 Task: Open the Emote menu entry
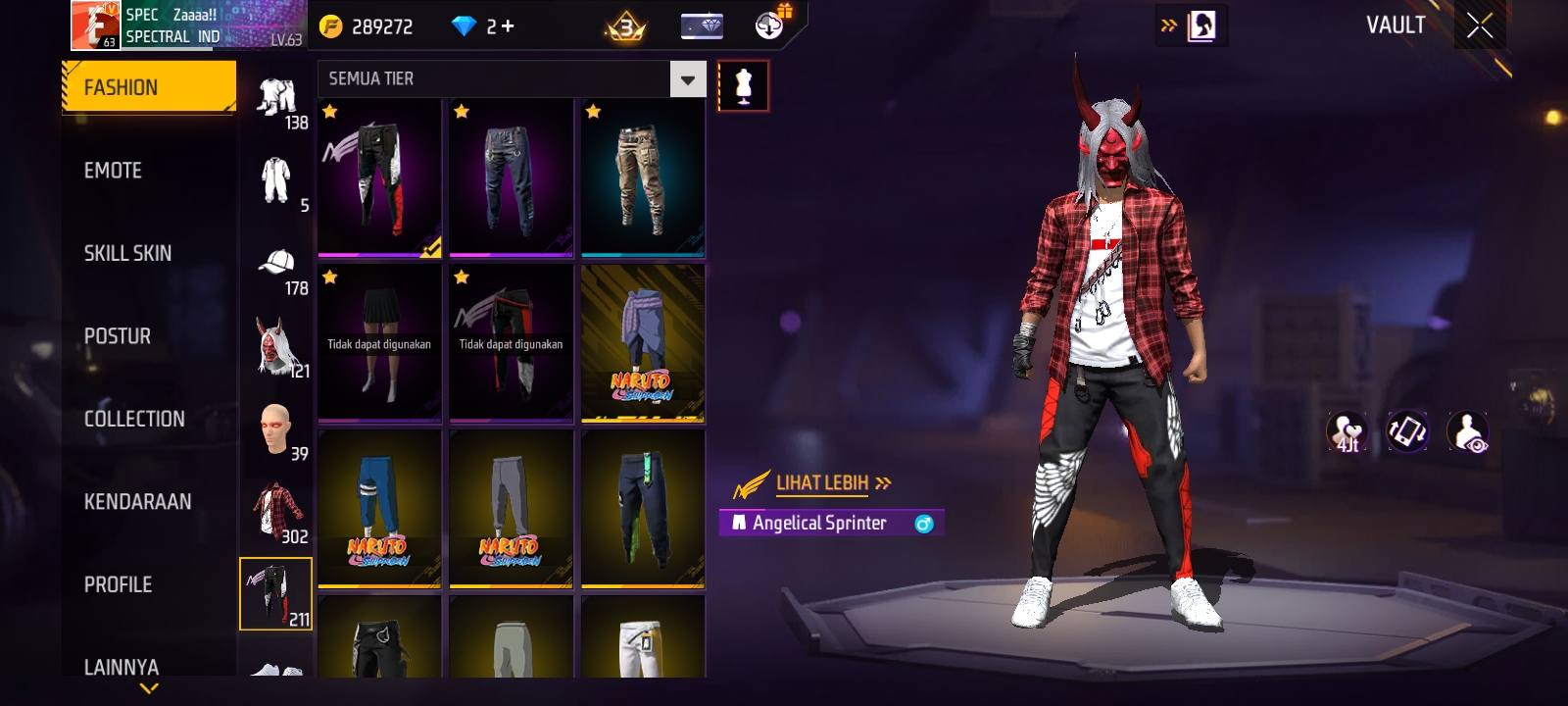[x=114, y=171]
